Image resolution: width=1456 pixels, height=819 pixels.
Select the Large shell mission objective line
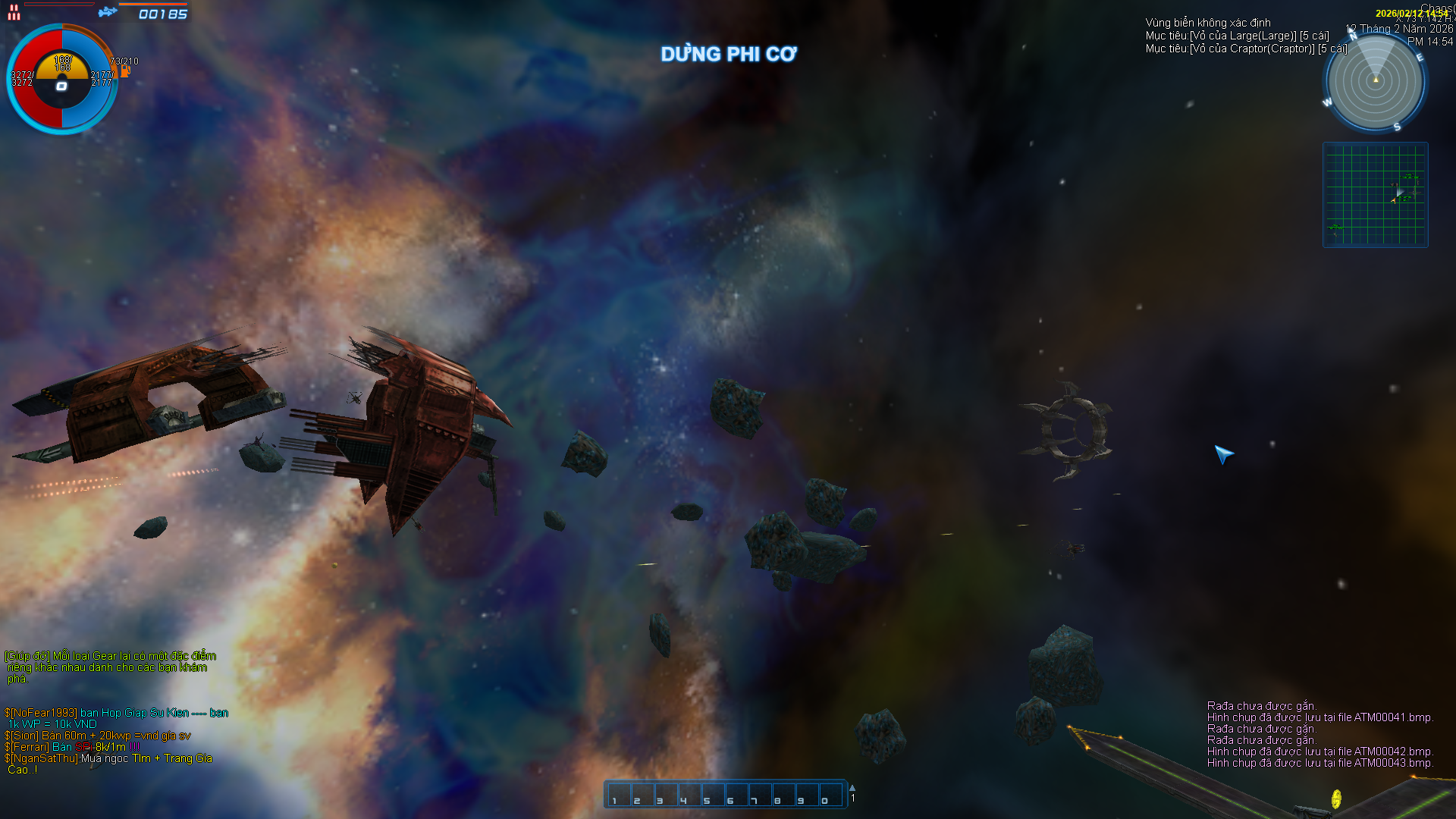[x=1237, y=36]
